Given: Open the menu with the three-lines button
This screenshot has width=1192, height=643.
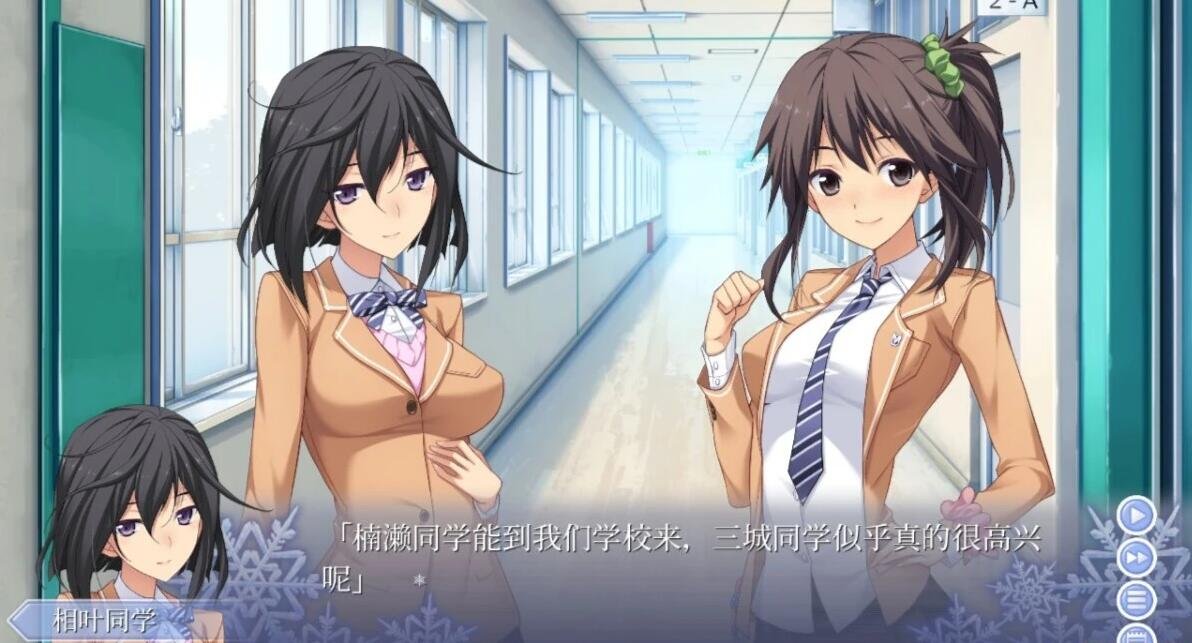Looking at the screenshot, I should (x=1136, y=600).
